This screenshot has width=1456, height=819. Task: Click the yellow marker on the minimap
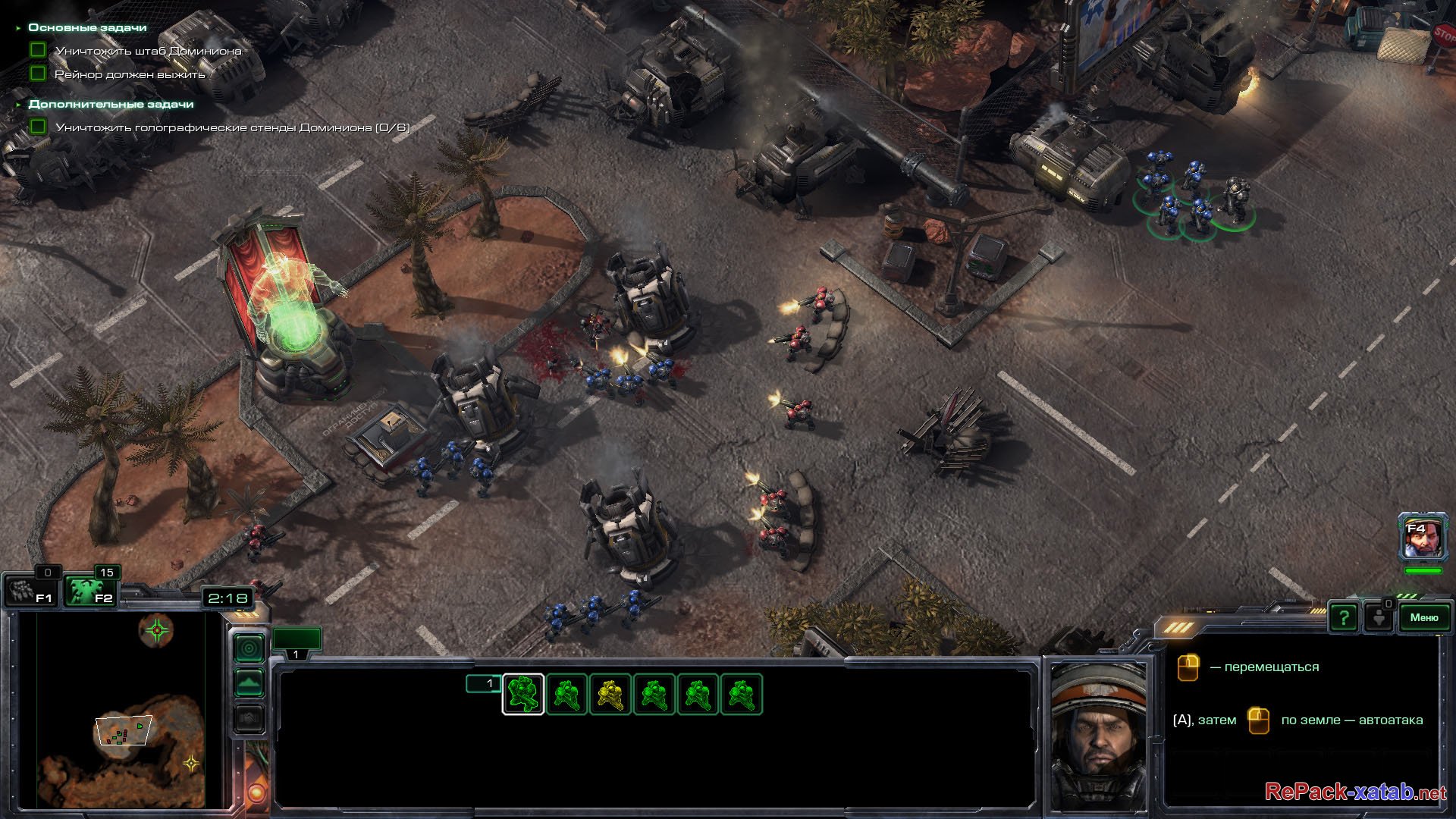coord(192,763)
